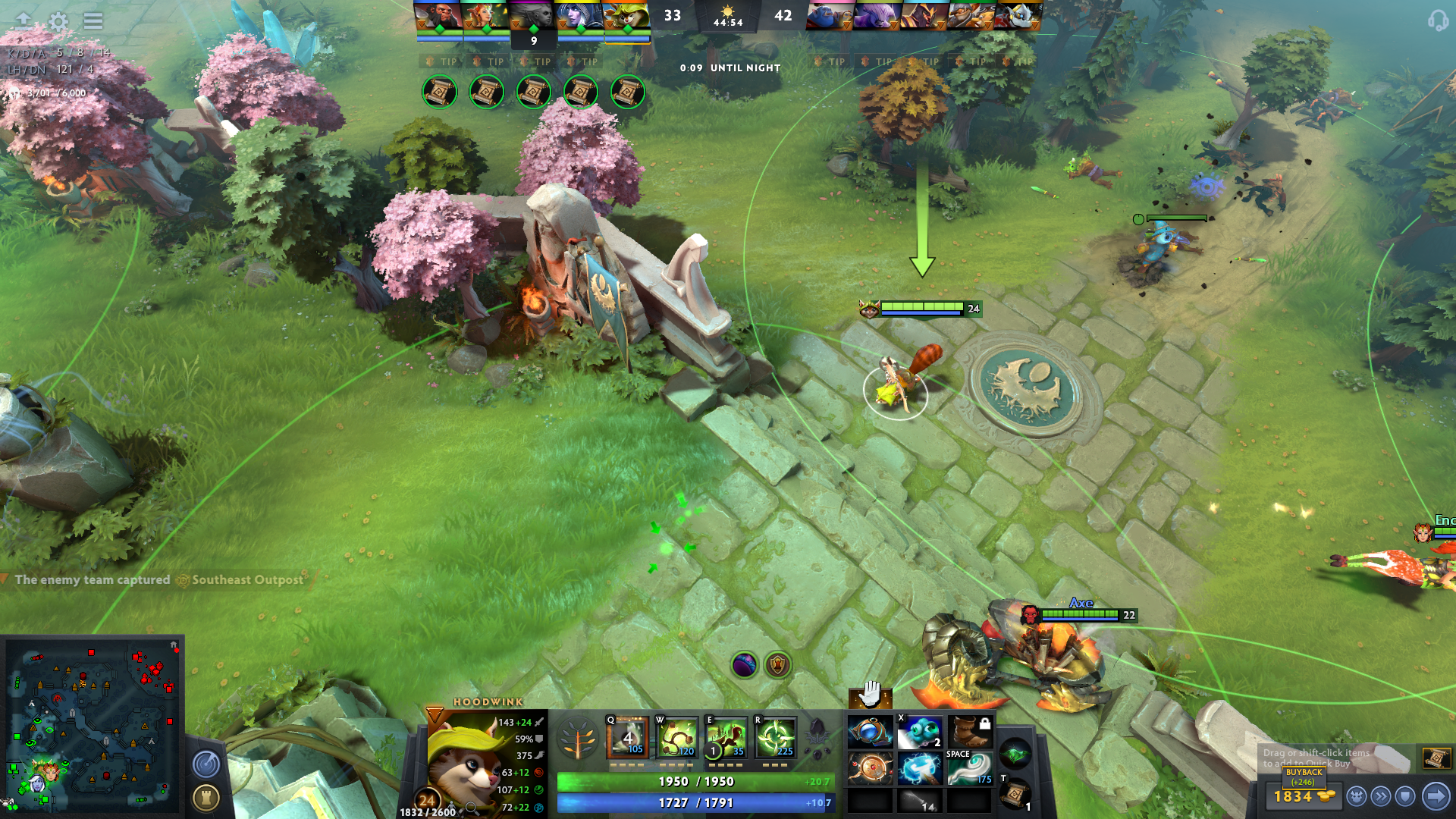Activate Bushwhack ability (W)

point(677,738)
